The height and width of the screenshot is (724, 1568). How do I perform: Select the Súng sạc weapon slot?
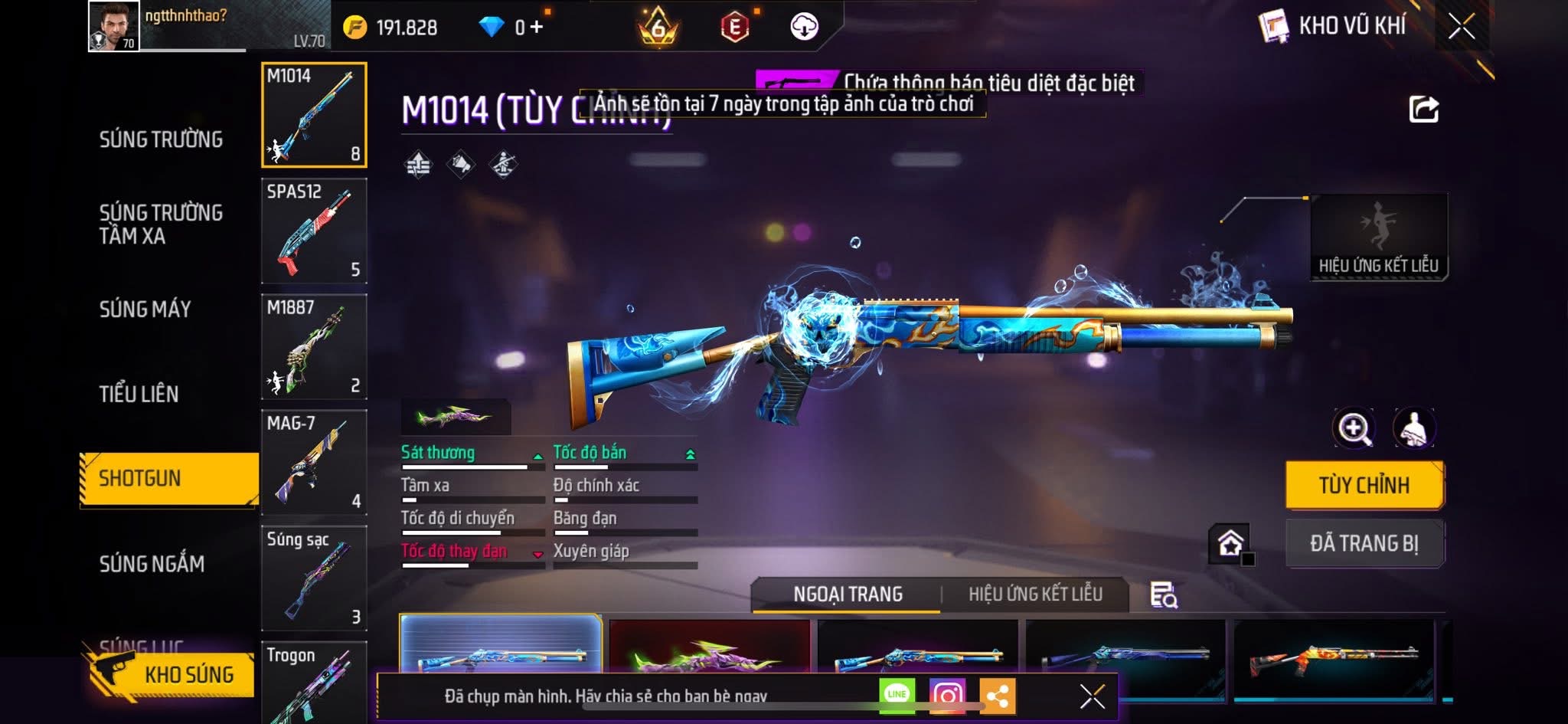tap(314, 578)
